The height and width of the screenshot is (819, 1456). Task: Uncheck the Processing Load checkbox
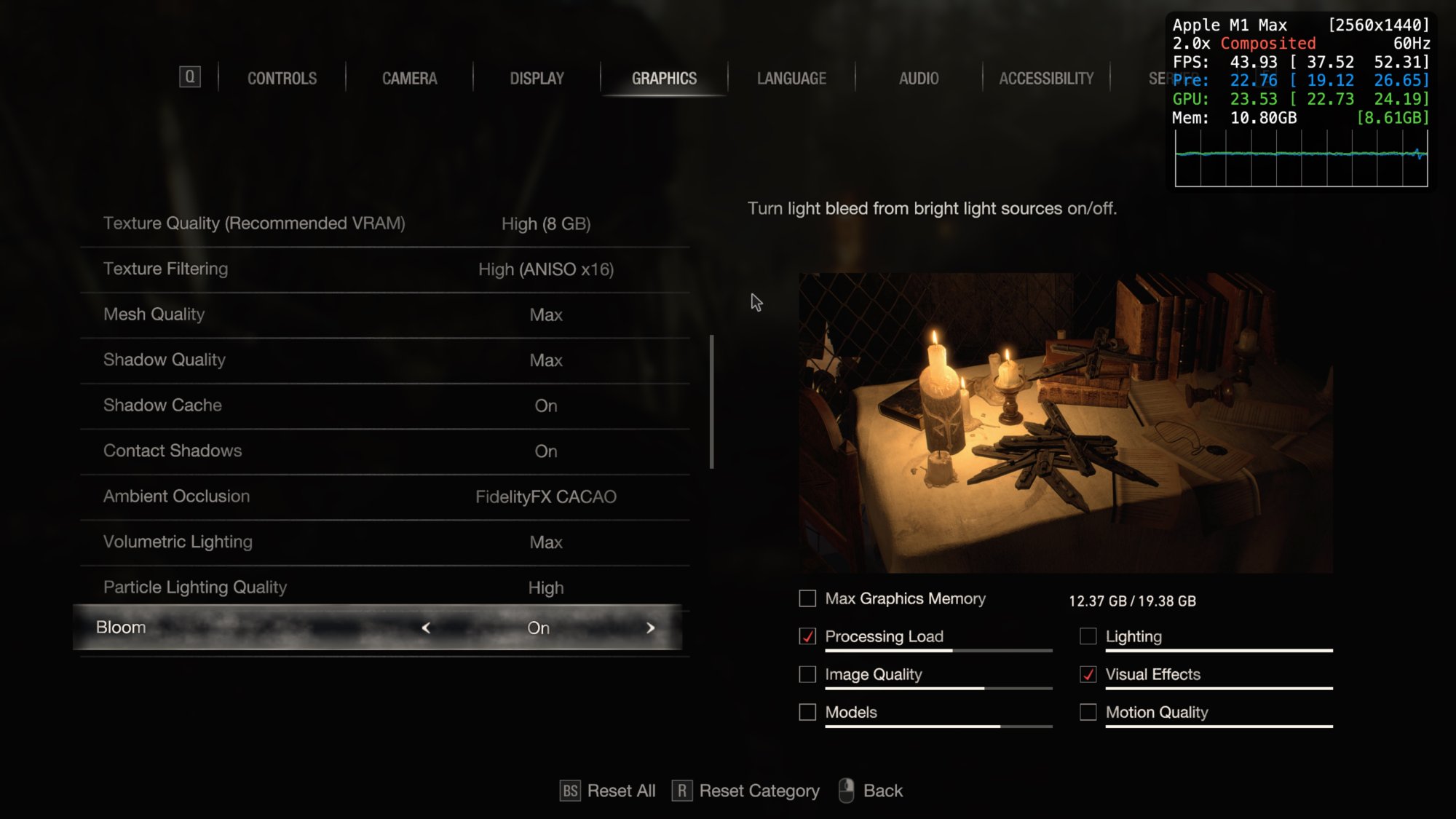[x=807, y=636]
